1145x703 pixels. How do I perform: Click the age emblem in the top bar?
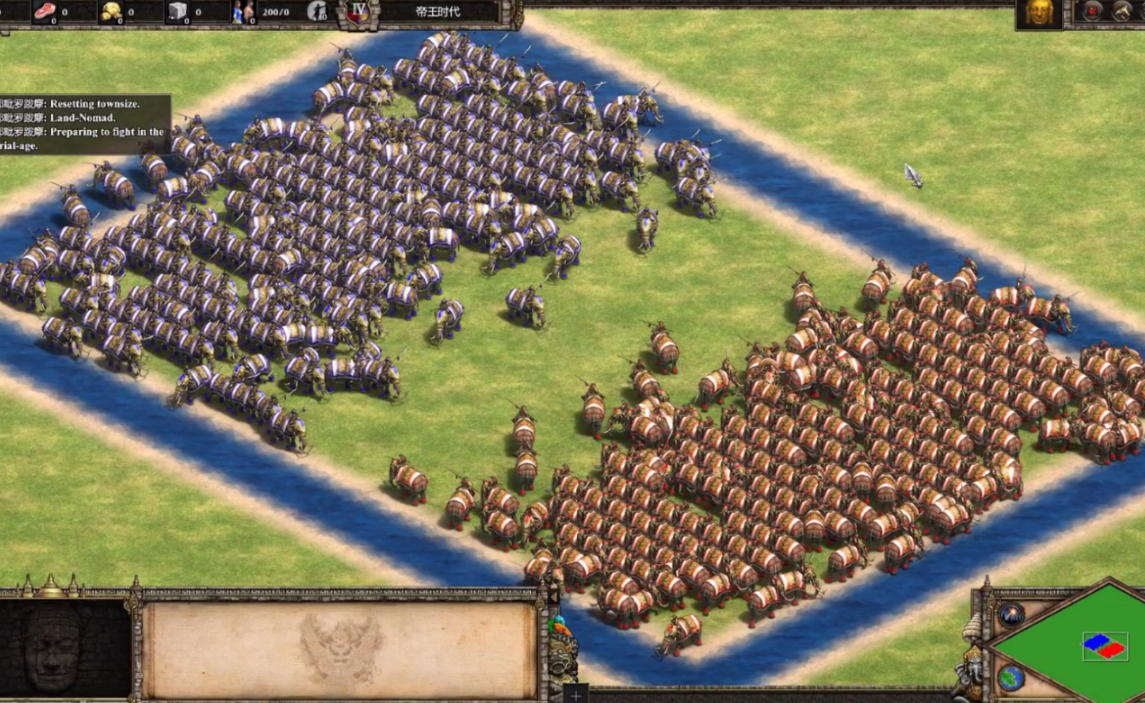click(358, 12)
